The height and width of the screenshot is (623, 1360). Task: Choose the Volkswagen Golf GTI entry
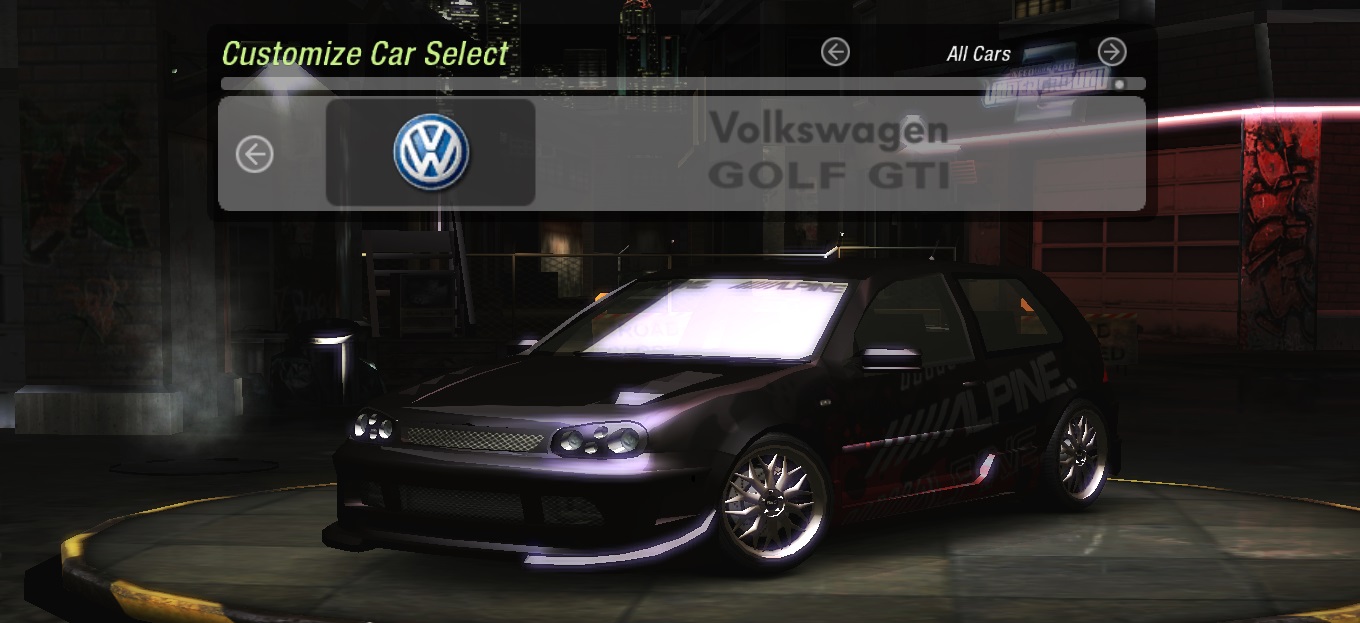(x=828, y=152)
